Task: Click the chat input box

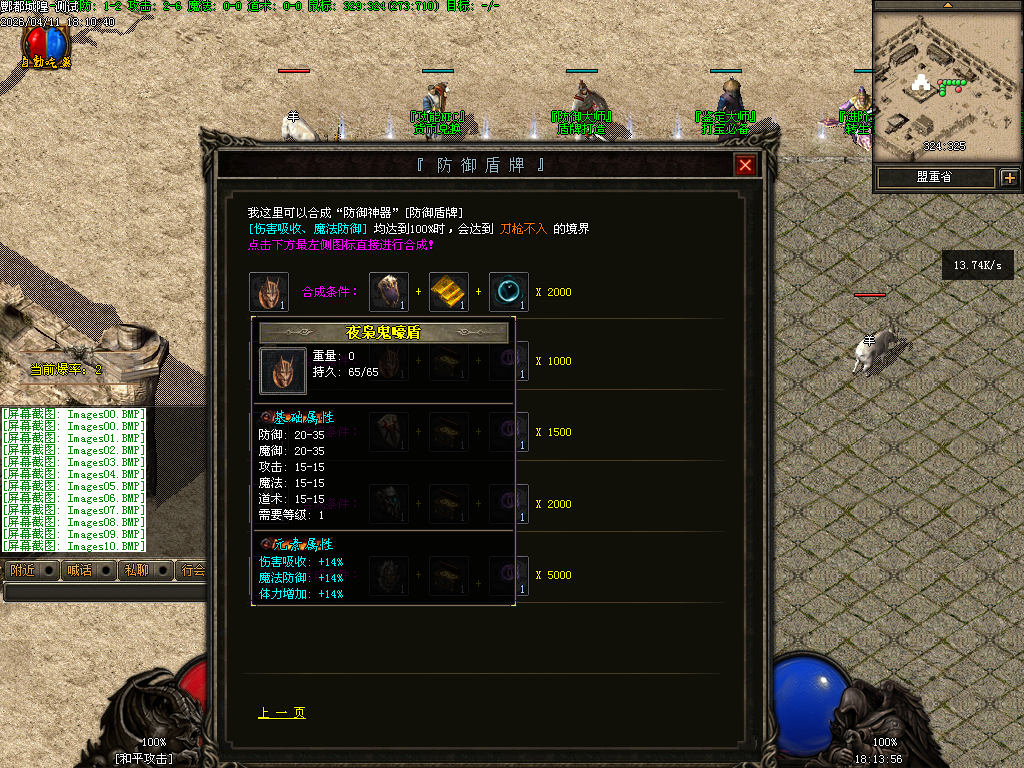Action: click(x=104, y=592)
